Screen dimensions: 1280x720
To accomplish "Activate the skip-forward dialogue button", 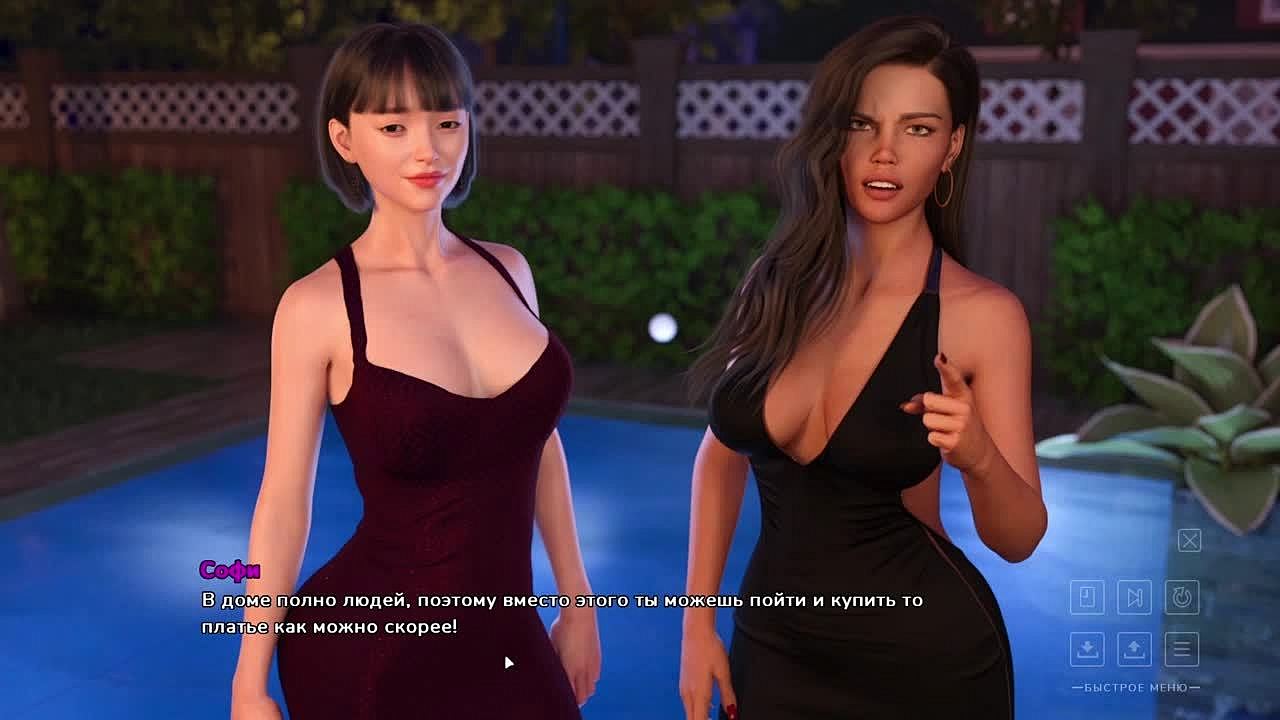I will tap(1134, 598).
